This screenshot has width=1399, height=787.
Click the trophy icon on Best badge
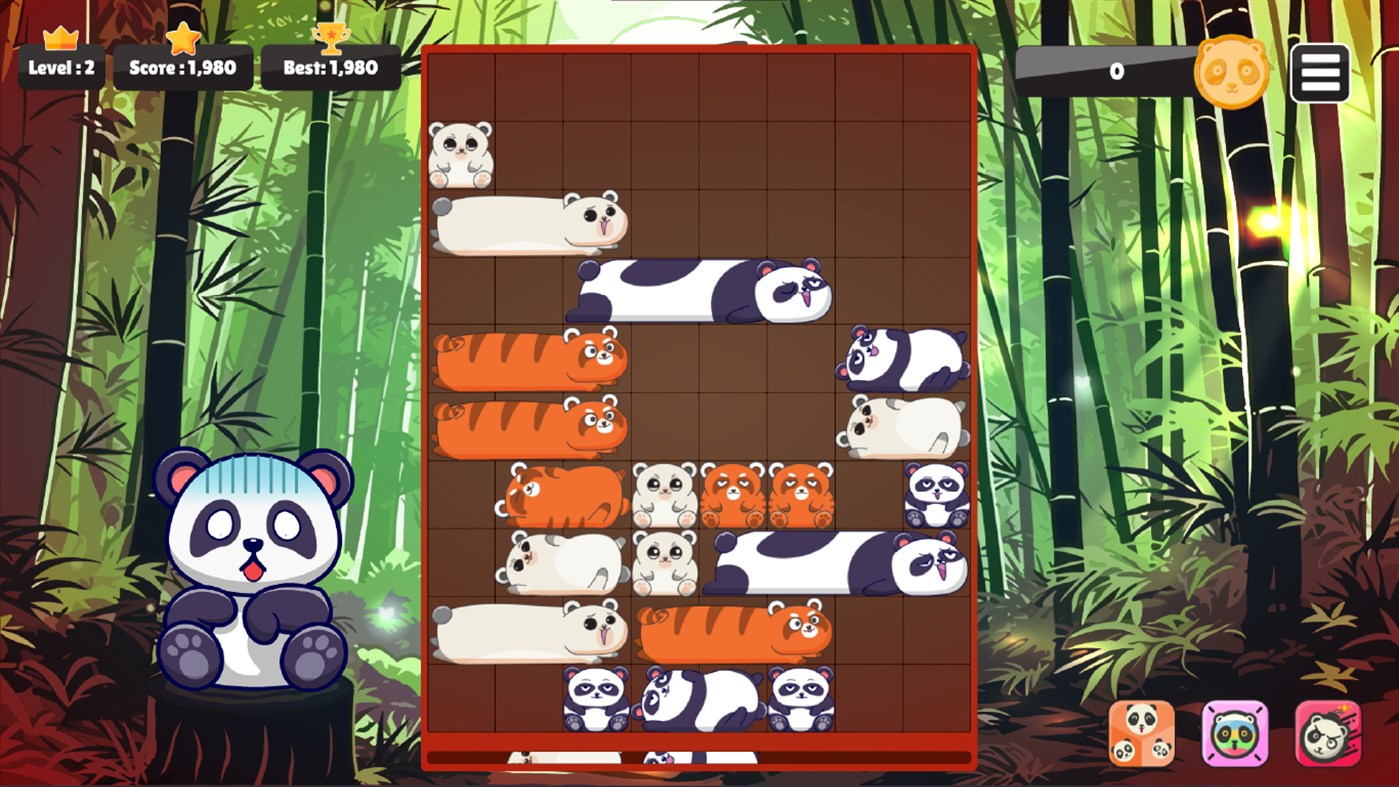tap(331, 40)
